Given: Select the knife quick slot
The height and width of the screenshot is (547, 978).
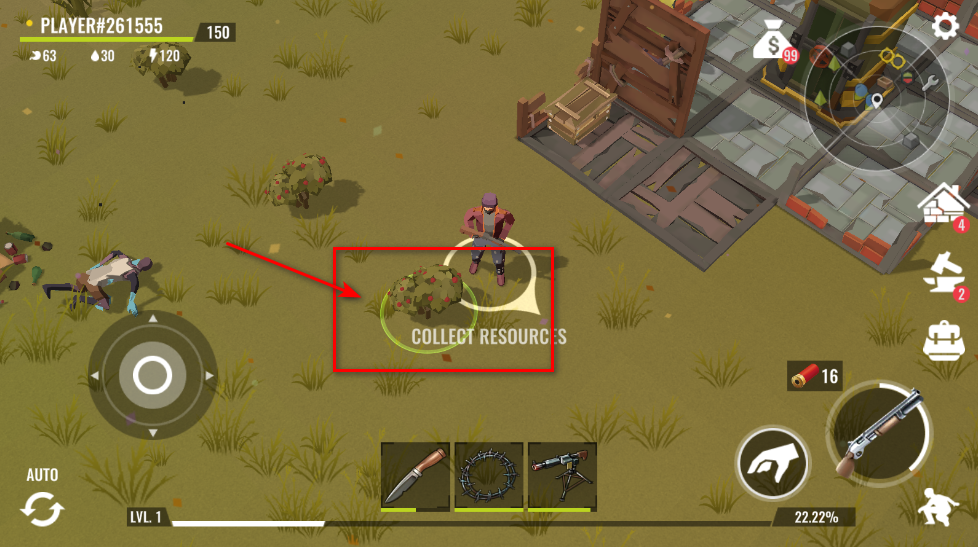Looking at the screenshot, I should tap(415, 475).
